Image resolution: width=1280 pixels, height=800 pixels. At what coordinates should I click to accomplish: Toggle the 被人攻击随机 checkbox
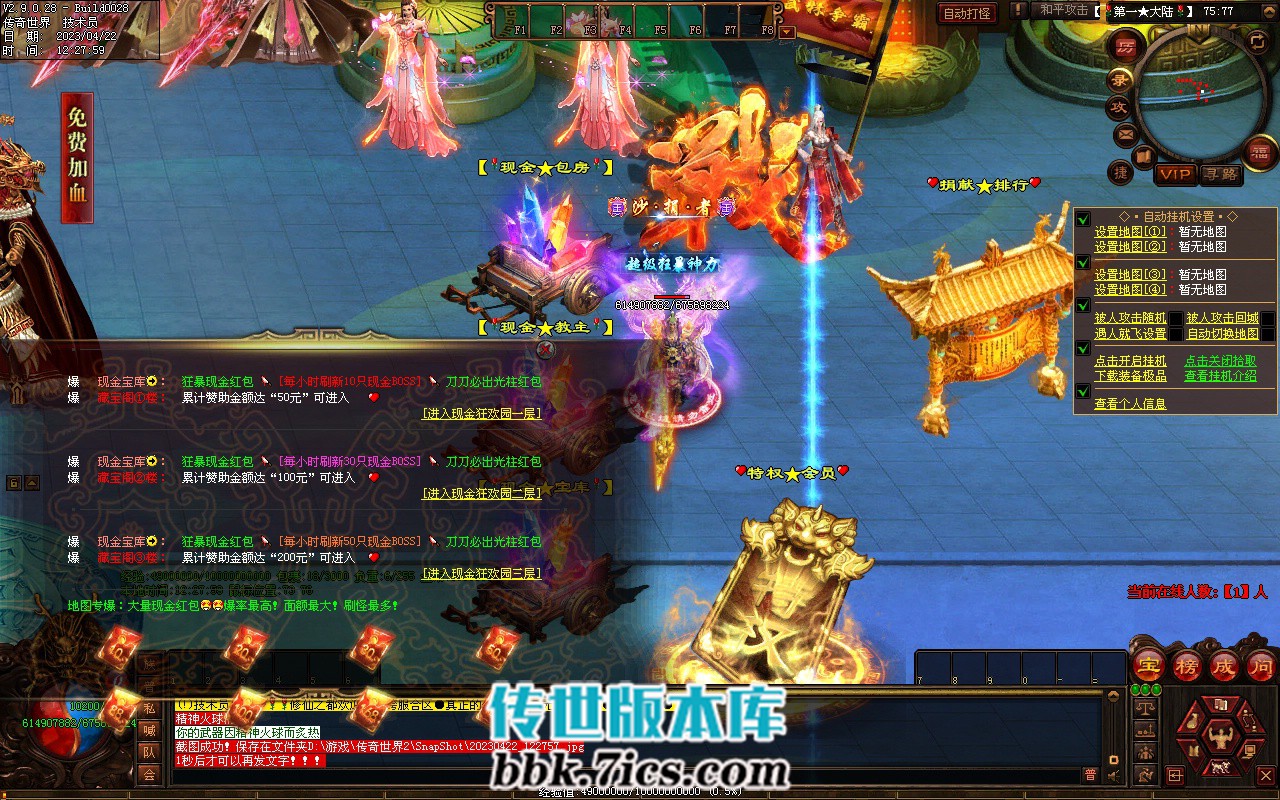pyautogui.click(x=1176, y=319)
